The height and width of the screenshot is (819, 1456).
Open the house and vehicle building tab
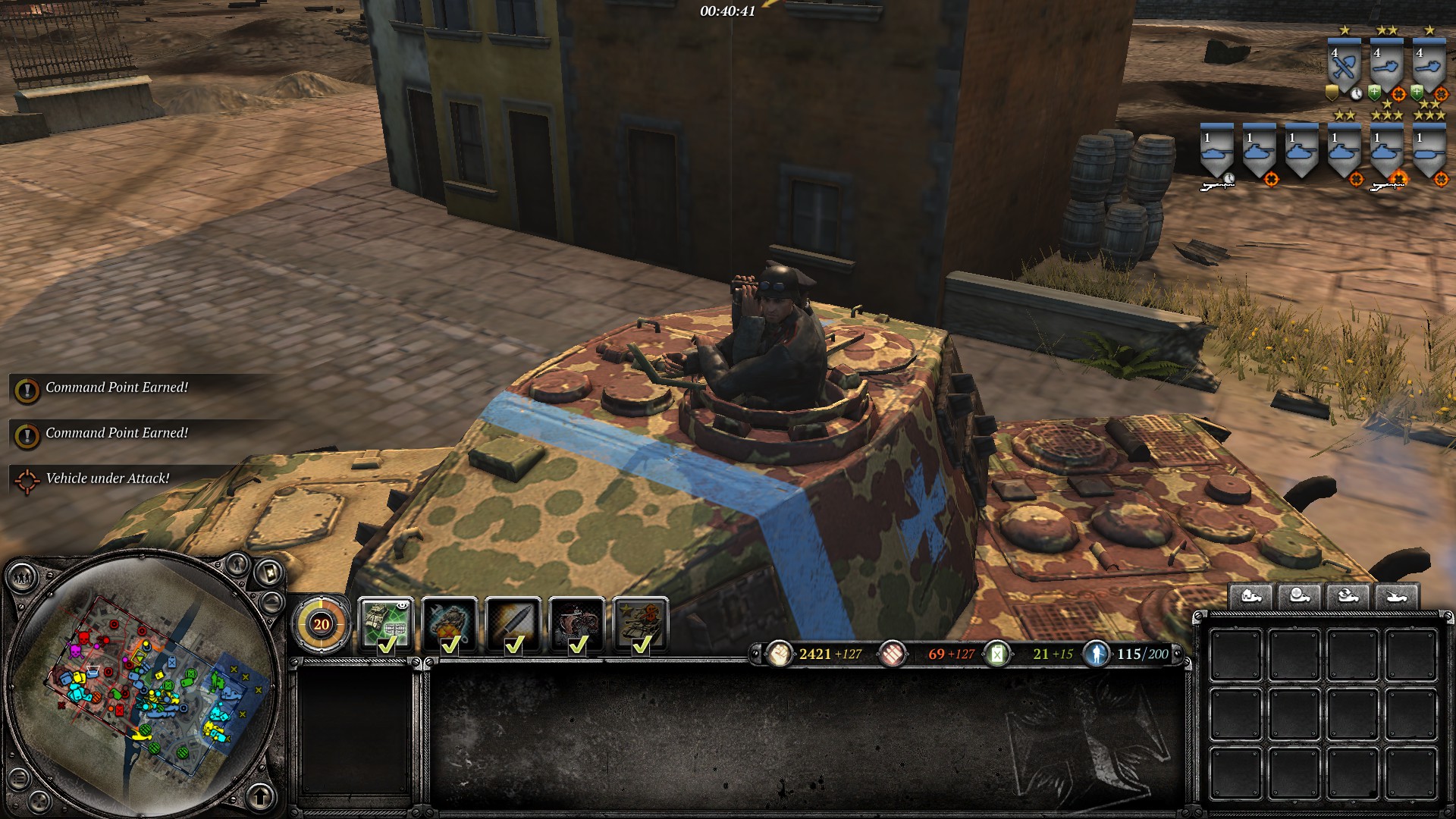1251,597
